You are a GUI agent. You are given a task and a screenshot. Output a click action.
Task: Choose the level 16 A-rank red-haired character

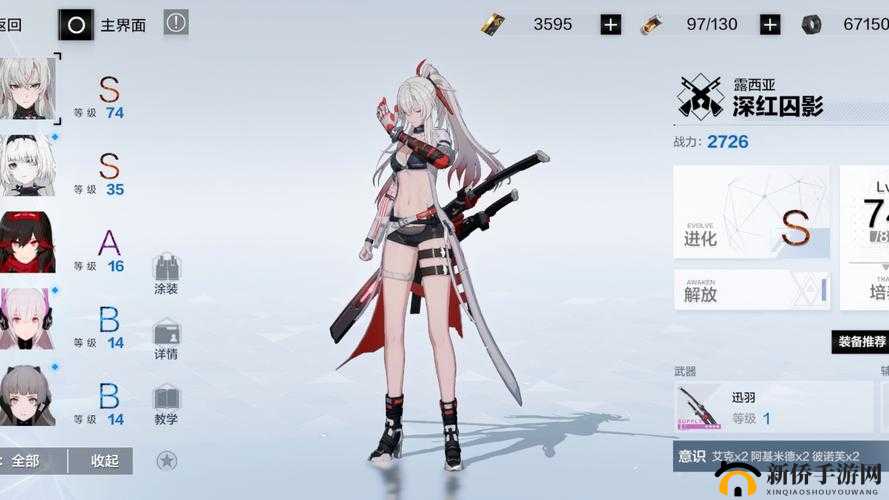click(27, 241)
